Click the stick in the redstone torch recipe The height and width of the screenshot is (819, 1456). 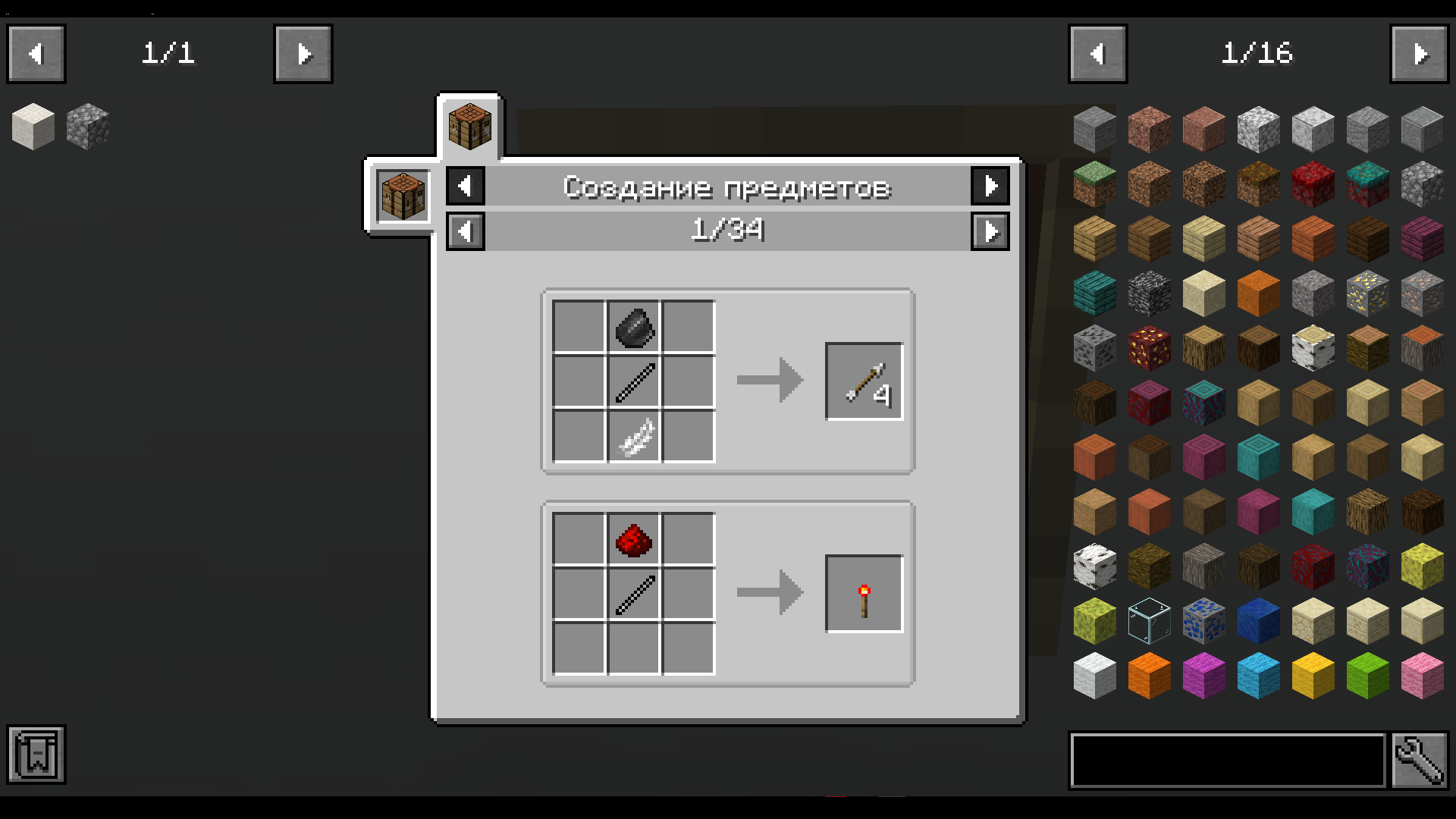point(634,593)
